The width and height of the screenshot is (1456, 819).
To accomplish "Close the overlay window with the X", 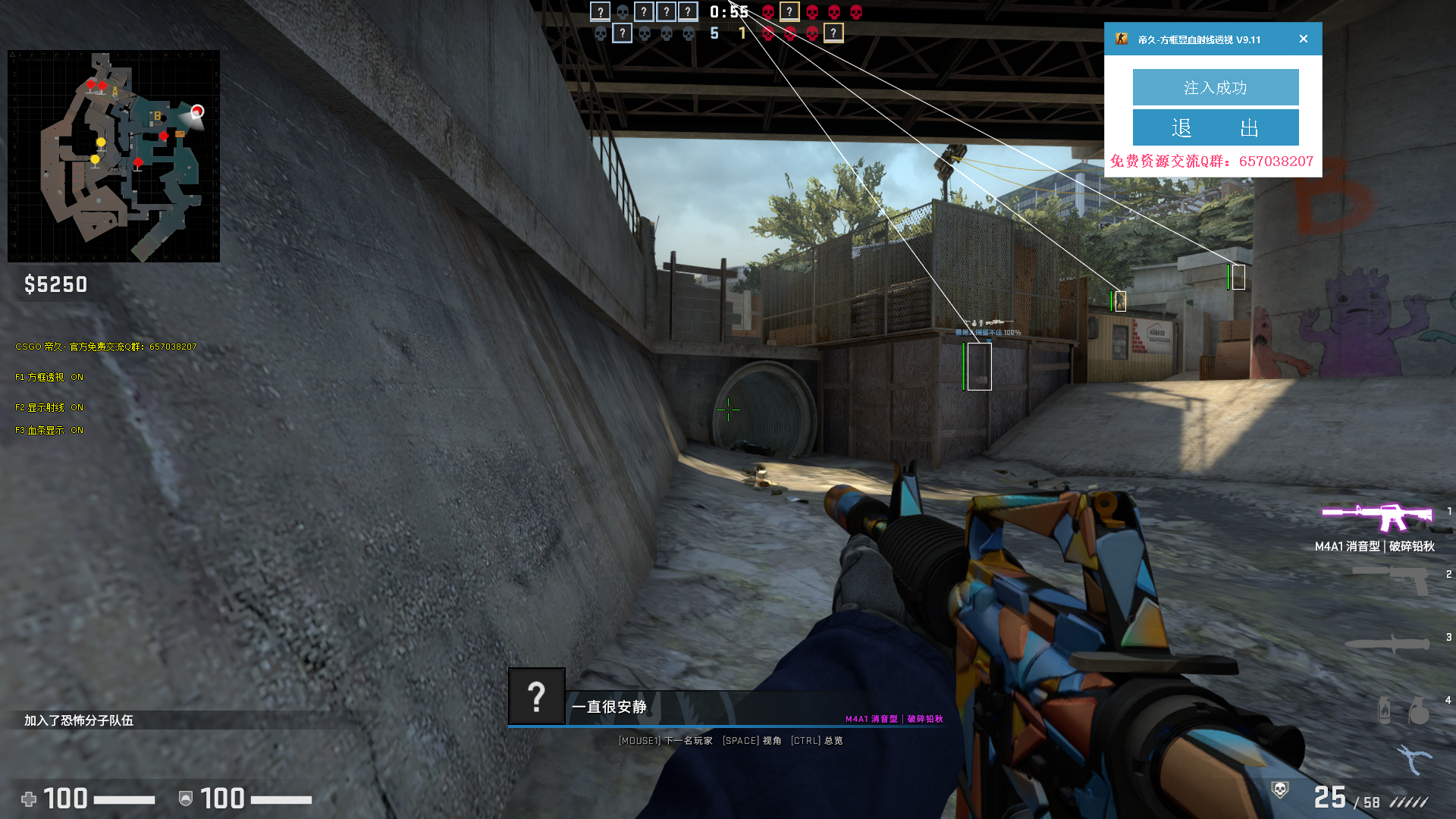I will [1303, 39].
